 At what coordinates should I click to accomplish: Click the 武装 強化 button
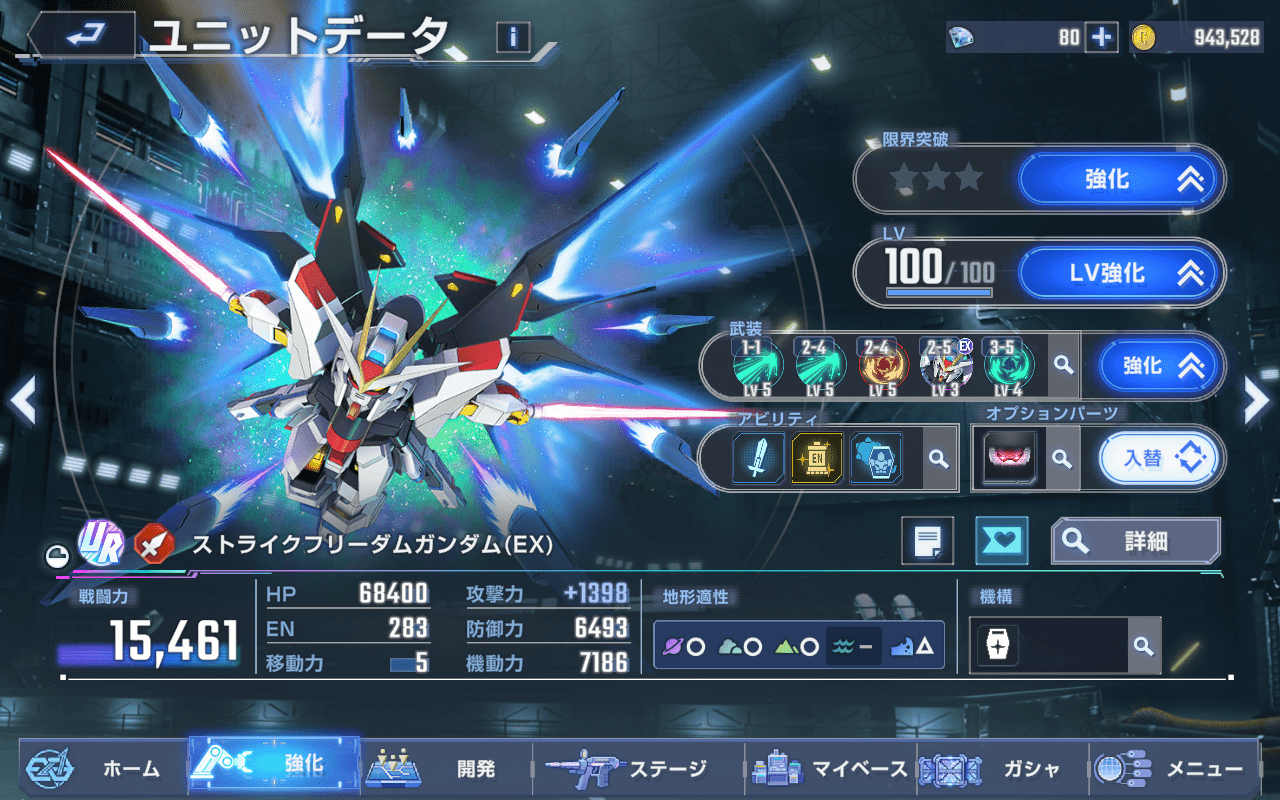point(1161,366)
